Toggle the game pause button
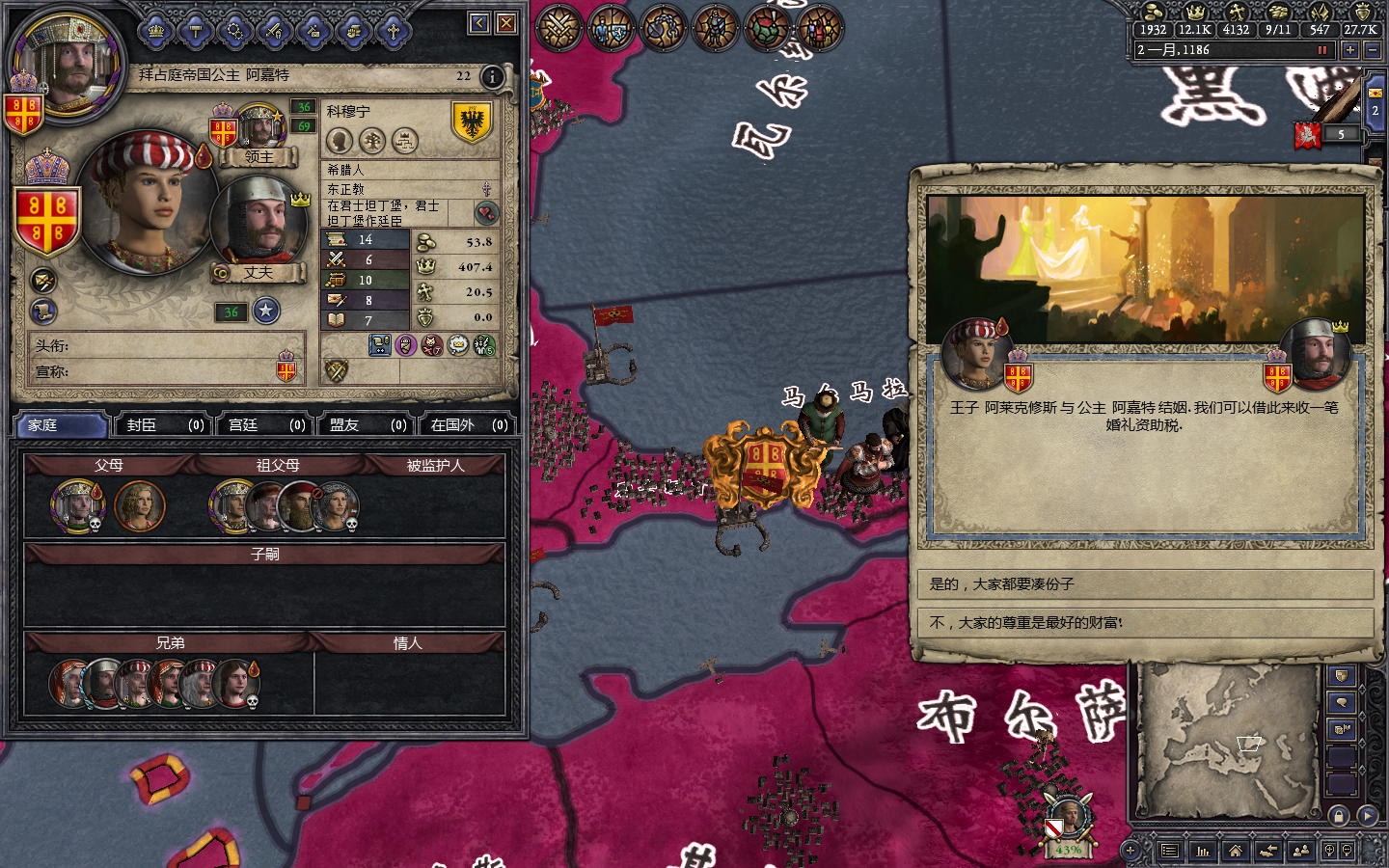Screen dimensions: 1389x868 click(1322, 50)
